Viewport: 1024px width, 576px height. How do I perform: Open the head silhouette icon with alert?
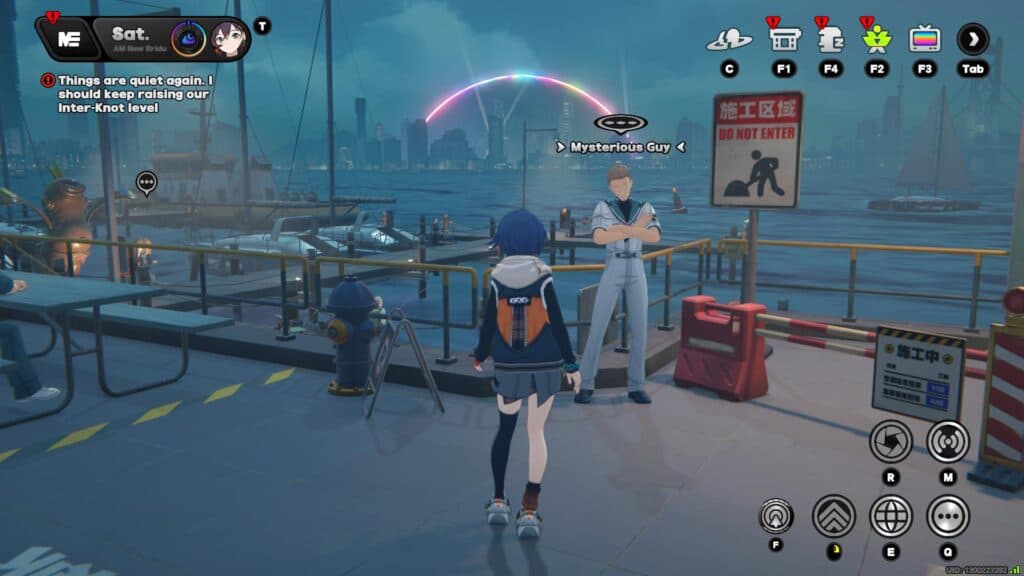(830, 40)
